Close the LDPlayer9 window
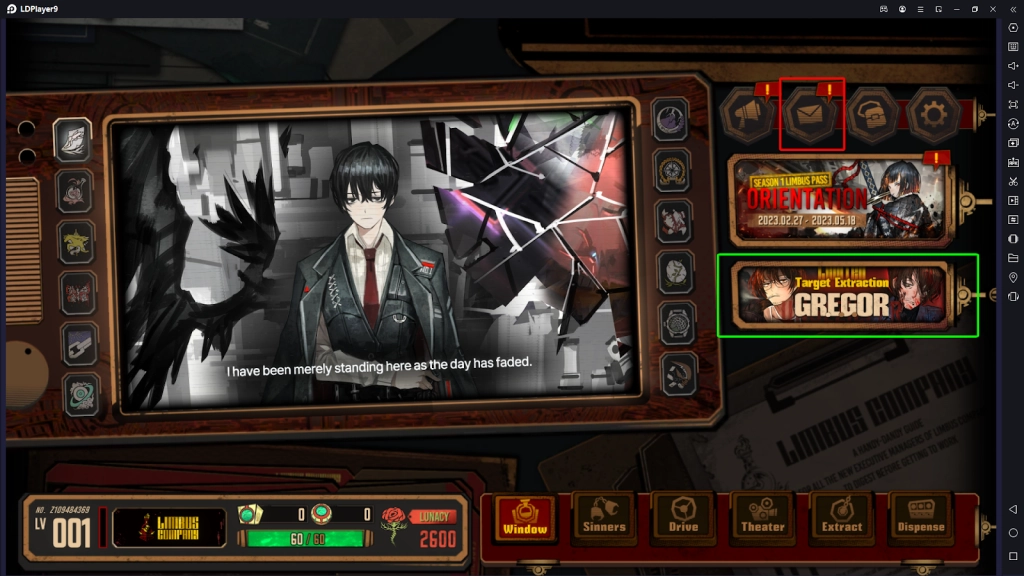This screenshot has width=1024, height=576. point(992,8)
